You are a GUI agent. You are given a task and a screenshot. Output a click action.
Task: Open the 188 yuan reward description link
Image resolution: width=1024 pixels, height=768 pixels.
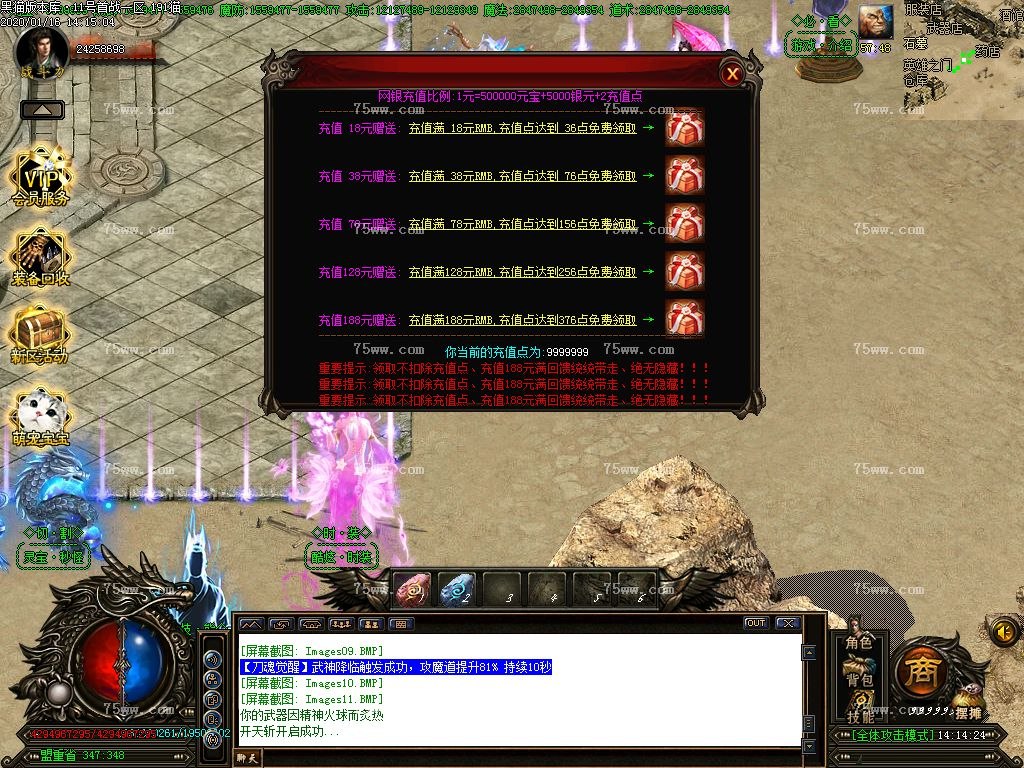click(522, 321)
